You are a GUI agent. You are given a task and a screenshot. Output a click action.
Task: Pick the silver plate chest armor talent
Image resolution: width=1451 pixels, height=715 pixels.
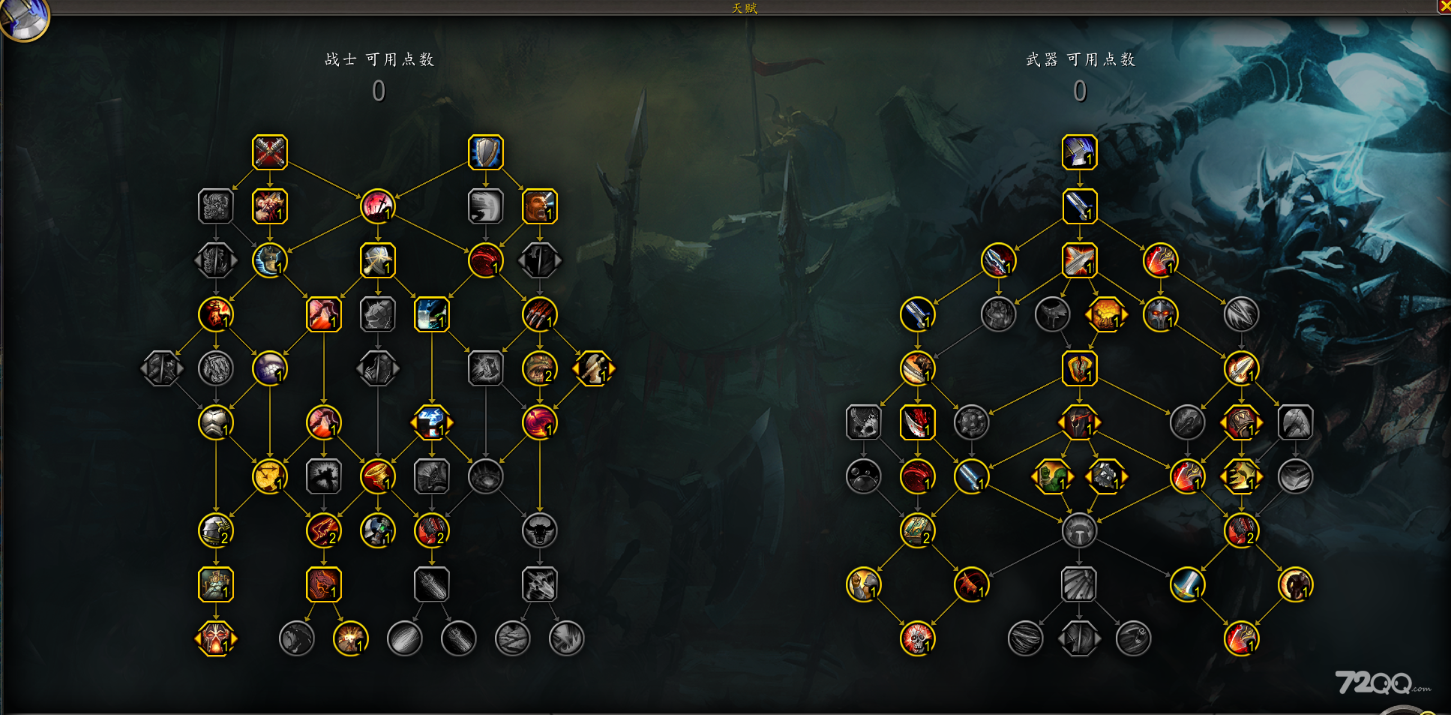click(x=216, y=423)
